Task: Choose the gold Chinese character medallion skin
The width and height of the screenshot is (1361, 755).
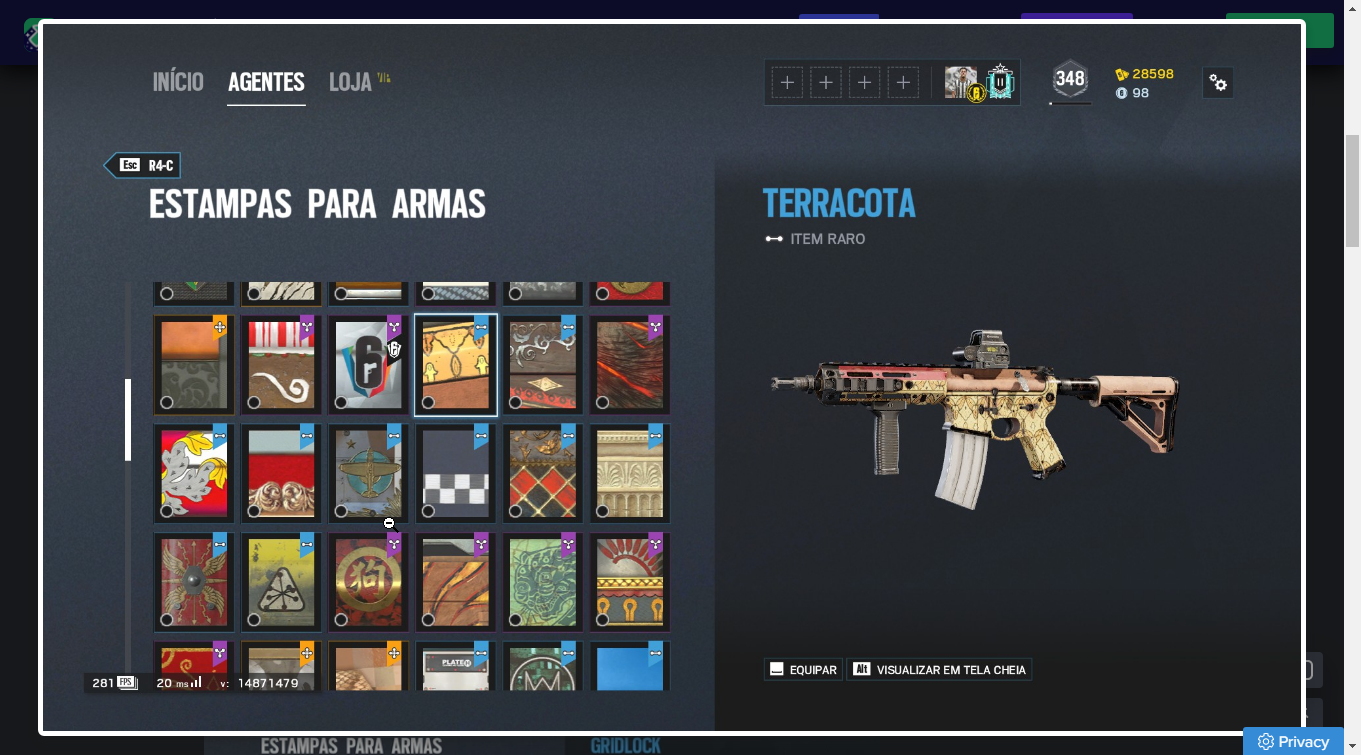Action: pyautogui.click(x=367, y=581)
